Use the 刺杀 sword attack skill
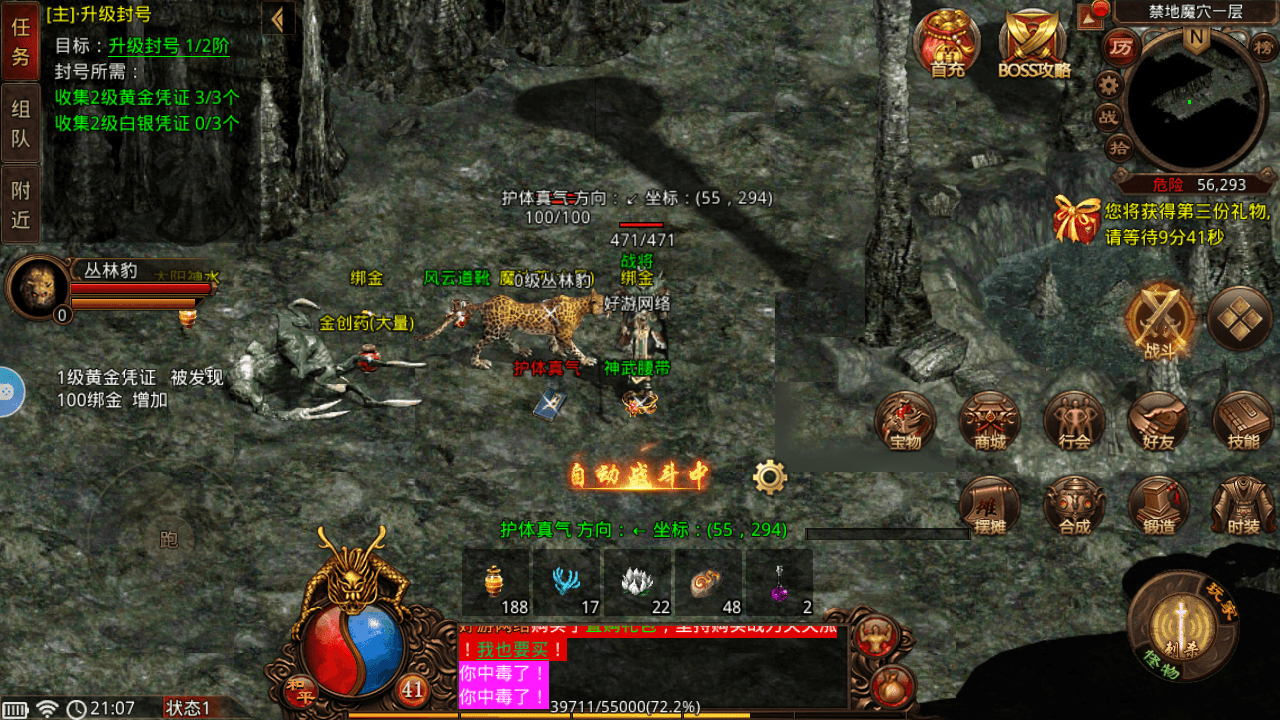Image resolution: width=1280 pixels, height=720 pixels. pos(1182,625)
